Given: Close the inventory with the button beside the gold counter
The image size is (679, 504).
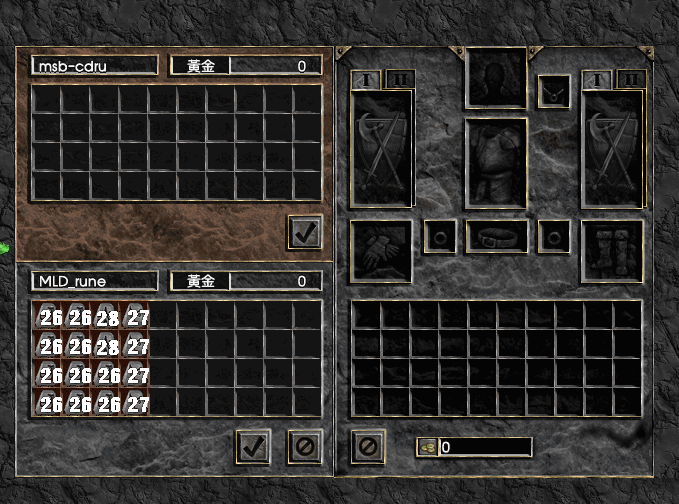Looking at the screenshot, I should (x=368, y=446).
